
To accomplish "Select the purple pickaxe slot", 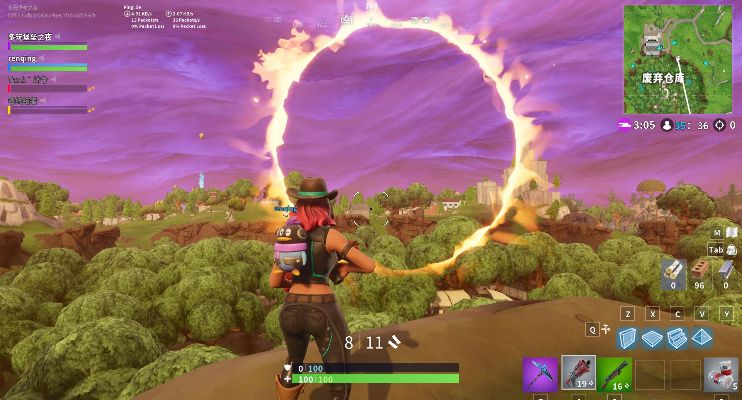I will 540,374.
